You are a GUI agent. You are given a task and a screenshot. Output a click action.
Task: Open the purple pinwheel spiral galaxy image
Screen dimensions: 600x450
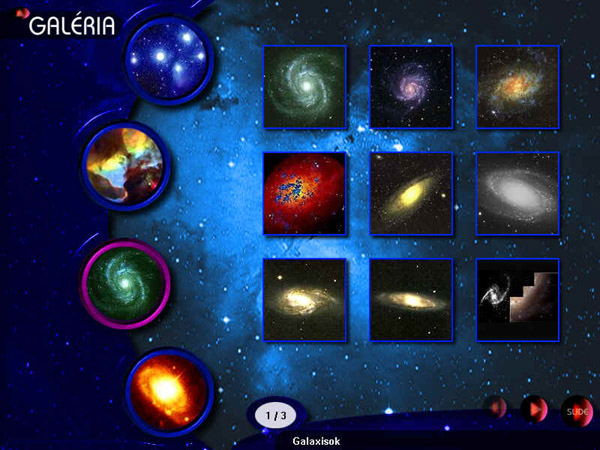411,87
